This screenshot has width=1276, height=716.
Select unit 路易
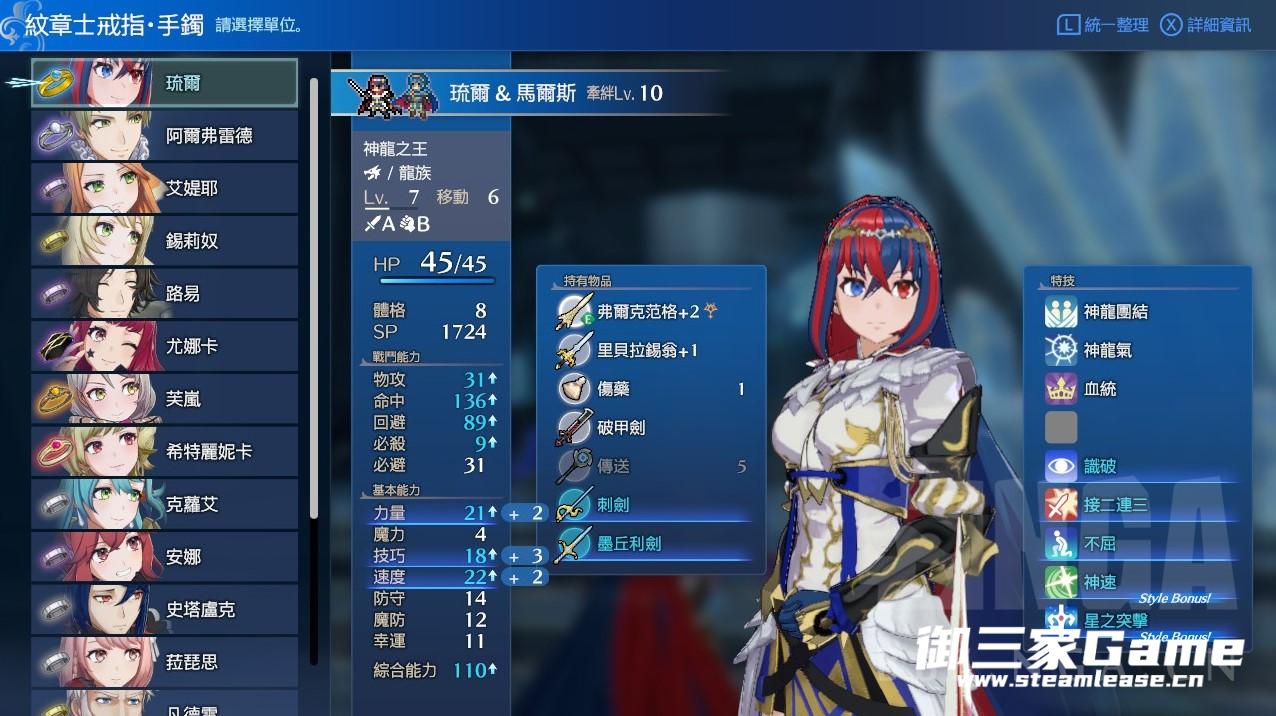tap(165, 294)
